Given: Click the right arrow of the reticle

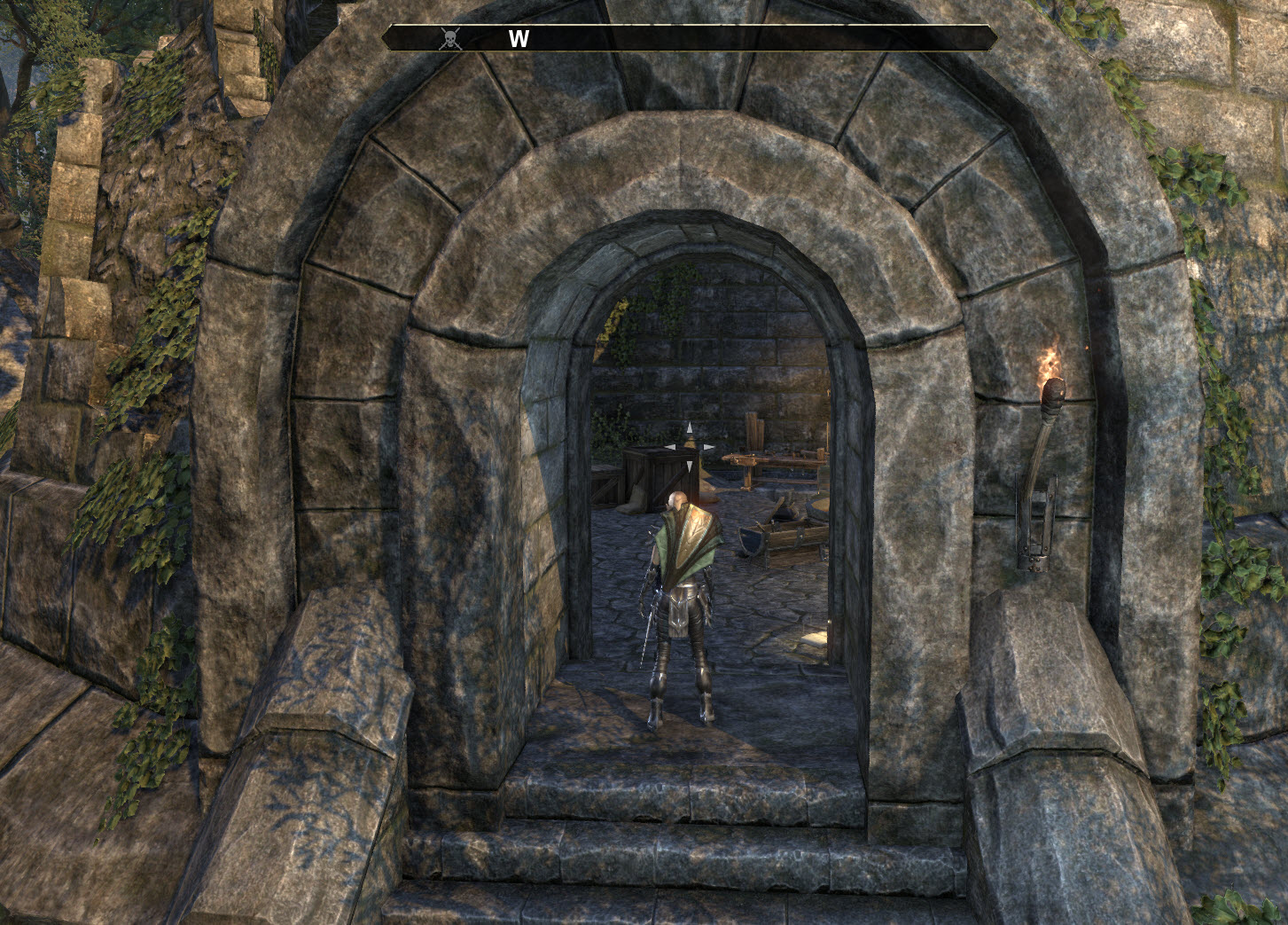Looking at the screenshot, I should [x=707, y=445].
